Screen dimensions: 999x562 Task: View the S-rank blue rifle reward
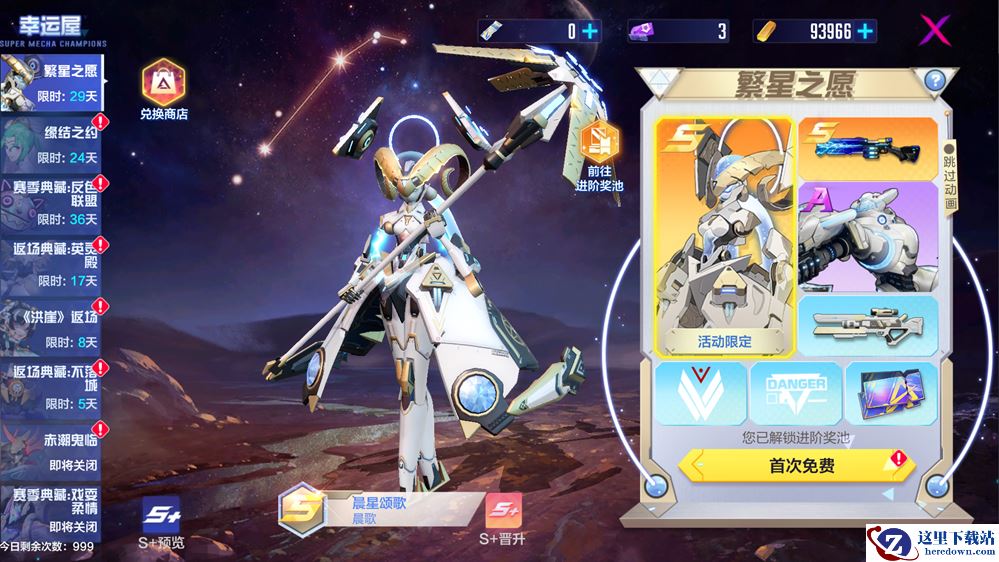pos(868,147)
